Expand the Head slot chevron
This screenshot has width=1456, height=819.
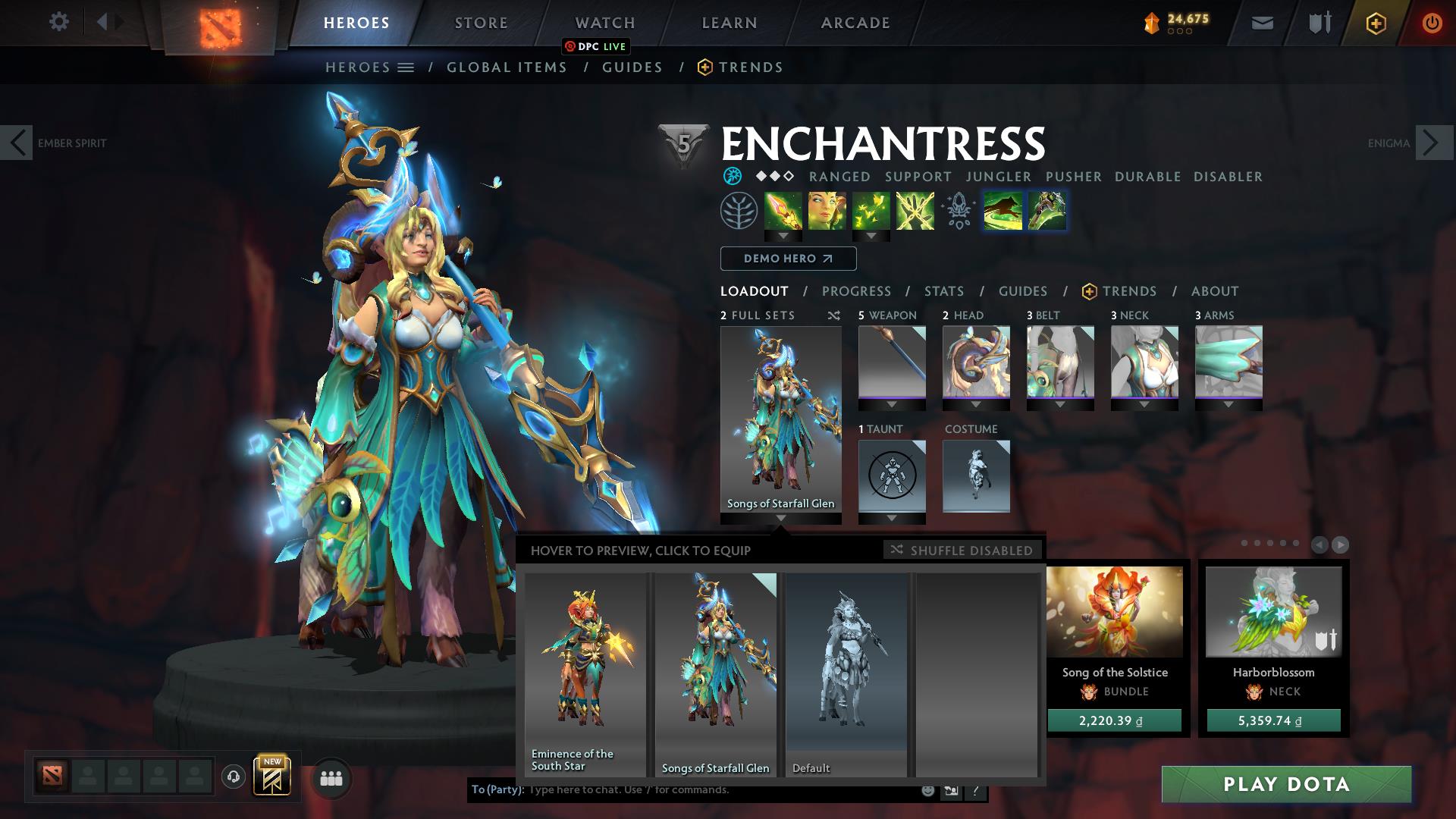977,403
